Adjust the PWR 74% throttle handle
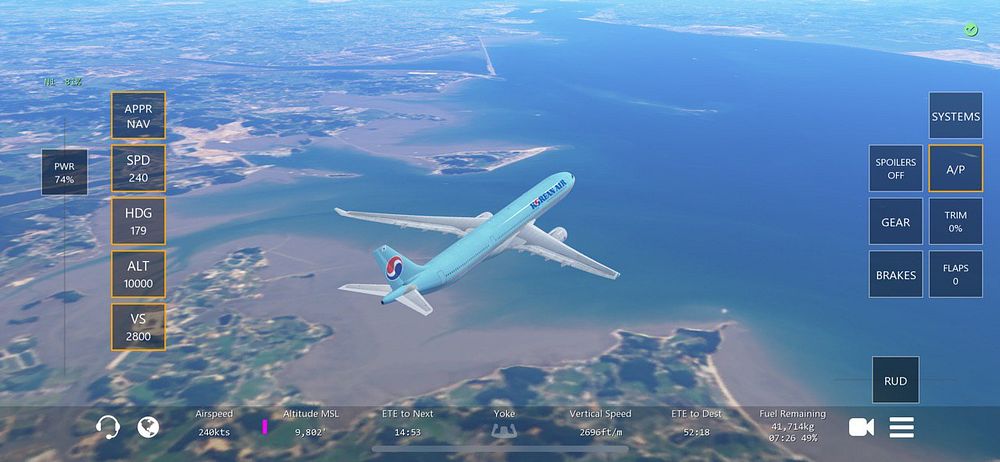 [x=64, y=172]
